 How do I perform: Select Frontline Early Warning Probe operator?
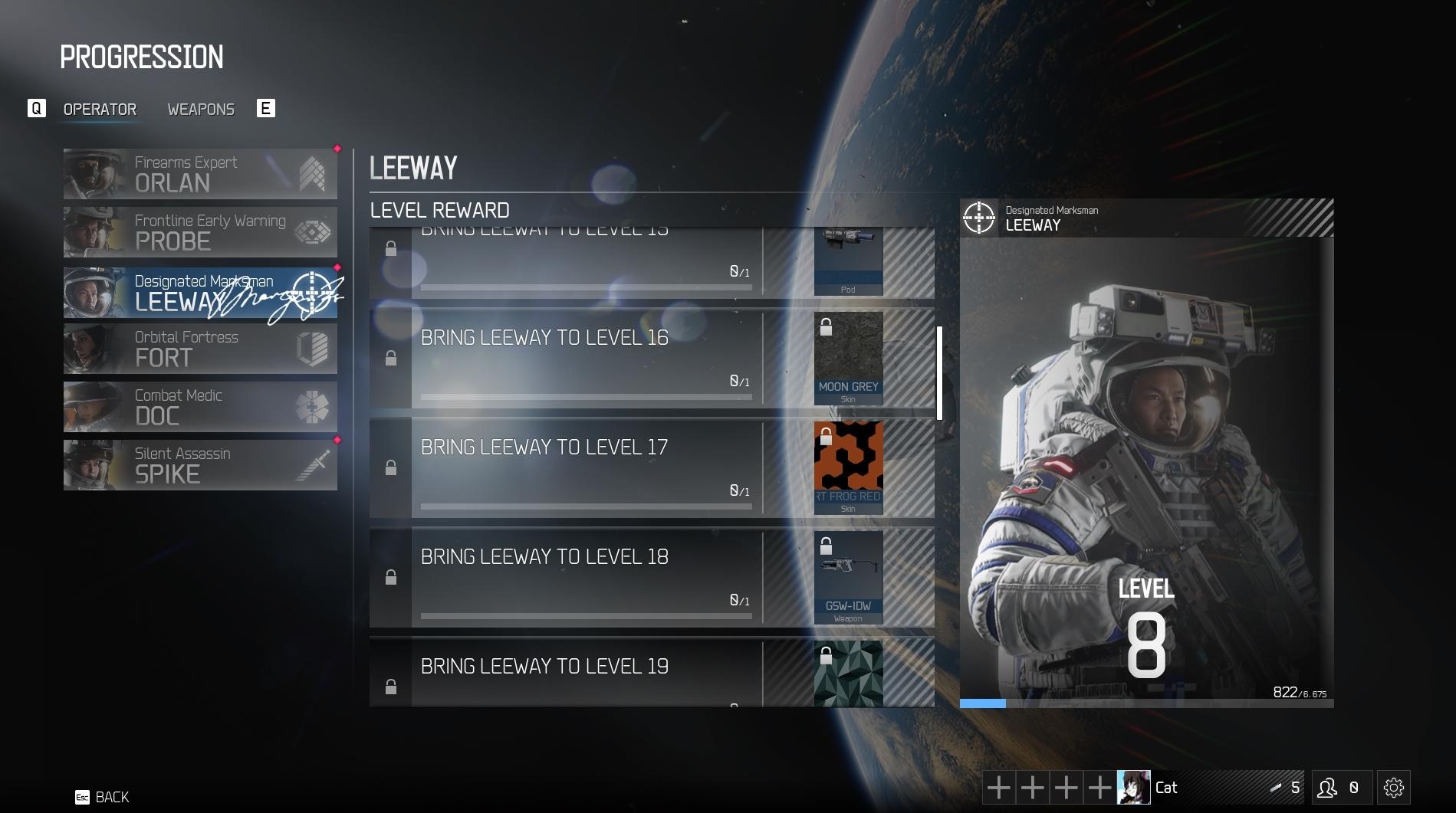(x=200, y=232)
